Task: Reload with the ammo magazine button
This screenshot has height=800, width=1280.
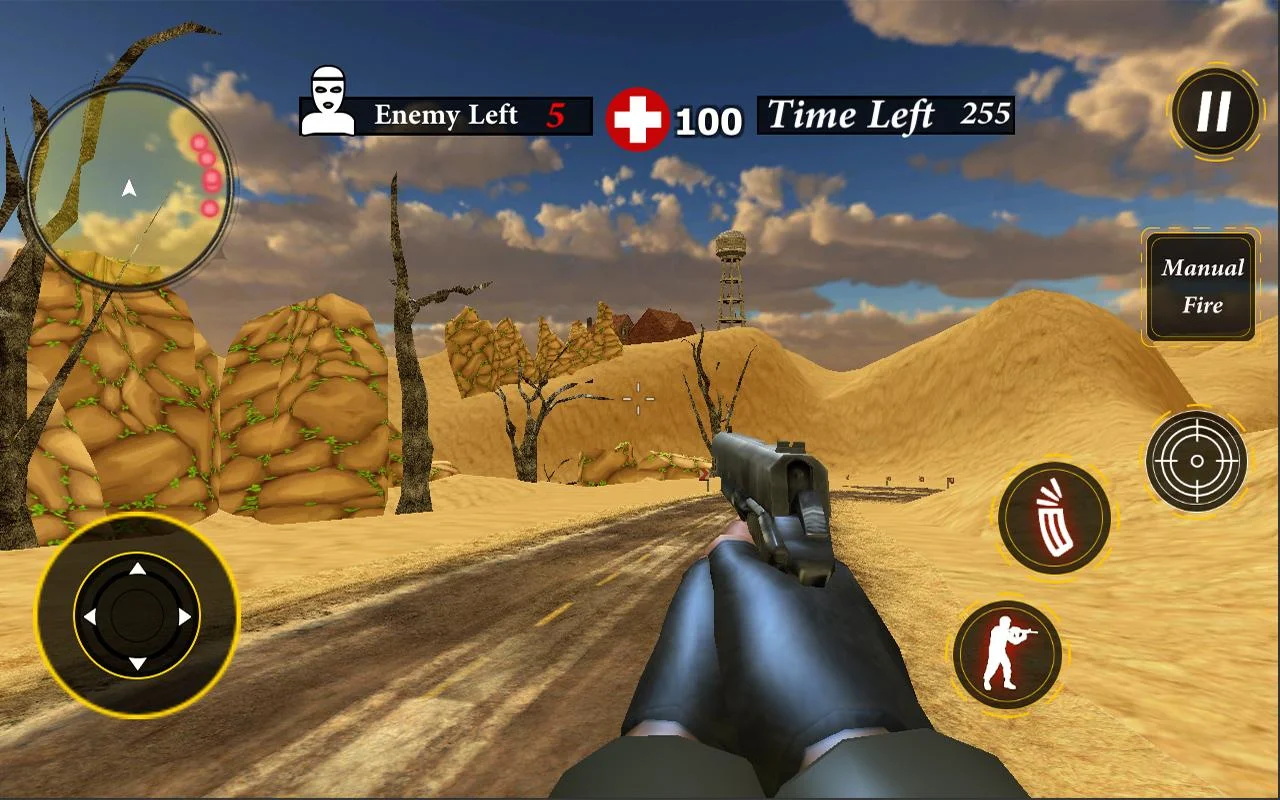Action: click(x=1054, y=519)
